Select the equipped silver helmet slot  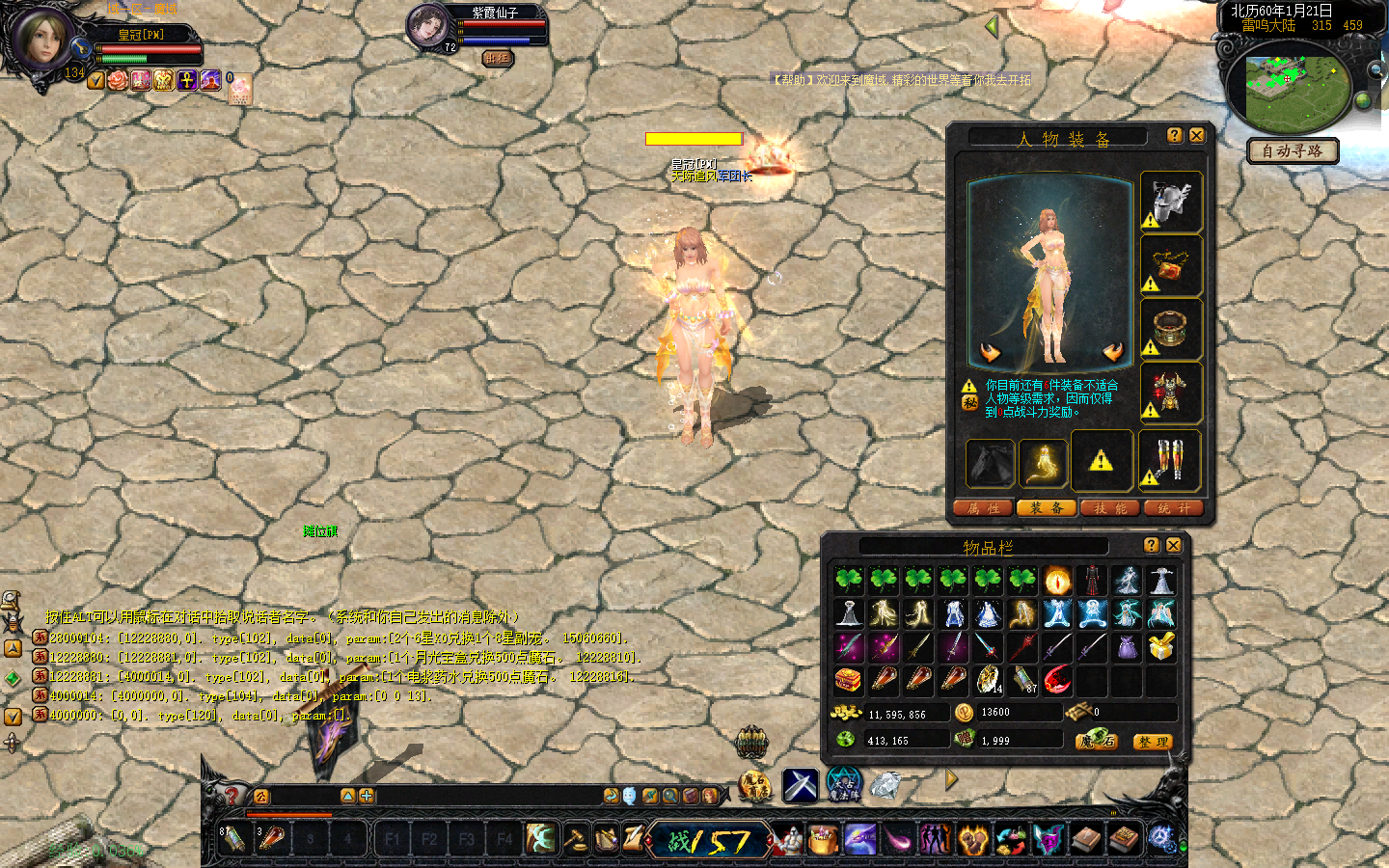click(x=1171, y=203)
